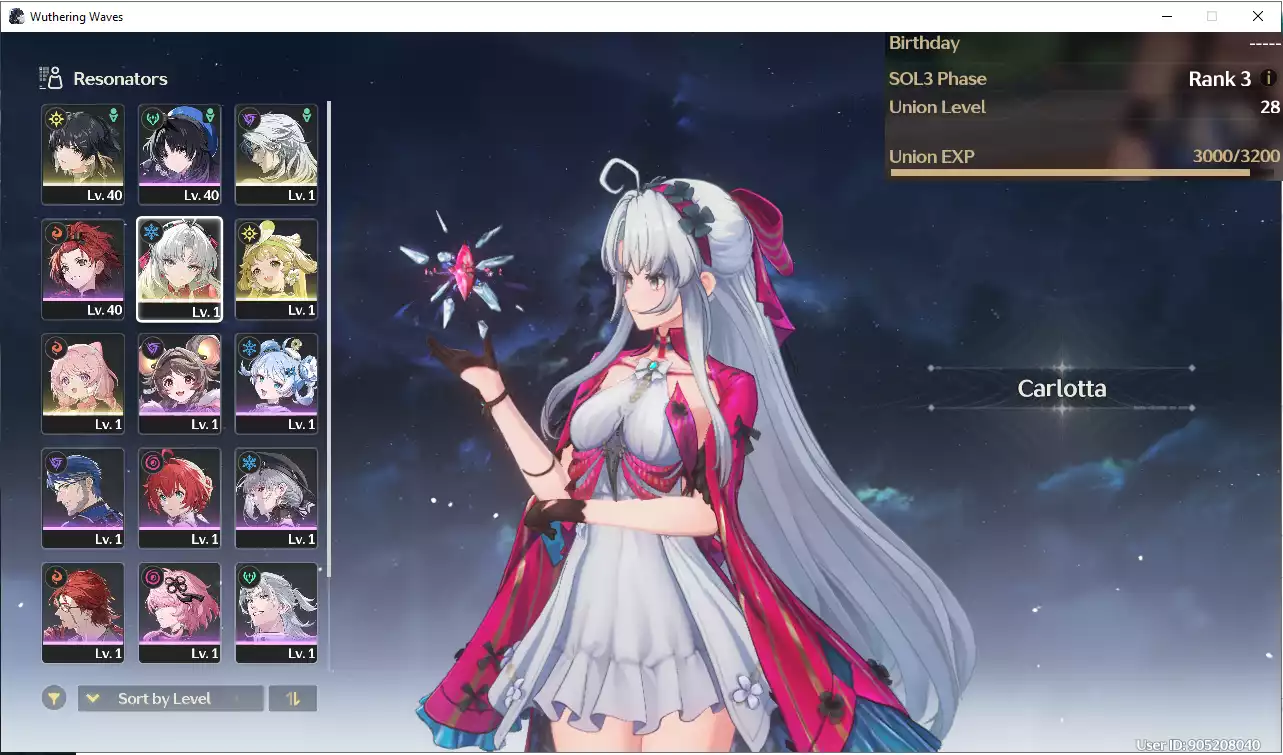This screenshot has width=1283, height=755.
Task: Select the black-haired Rover portrait
Action: (x=83, y=155)
